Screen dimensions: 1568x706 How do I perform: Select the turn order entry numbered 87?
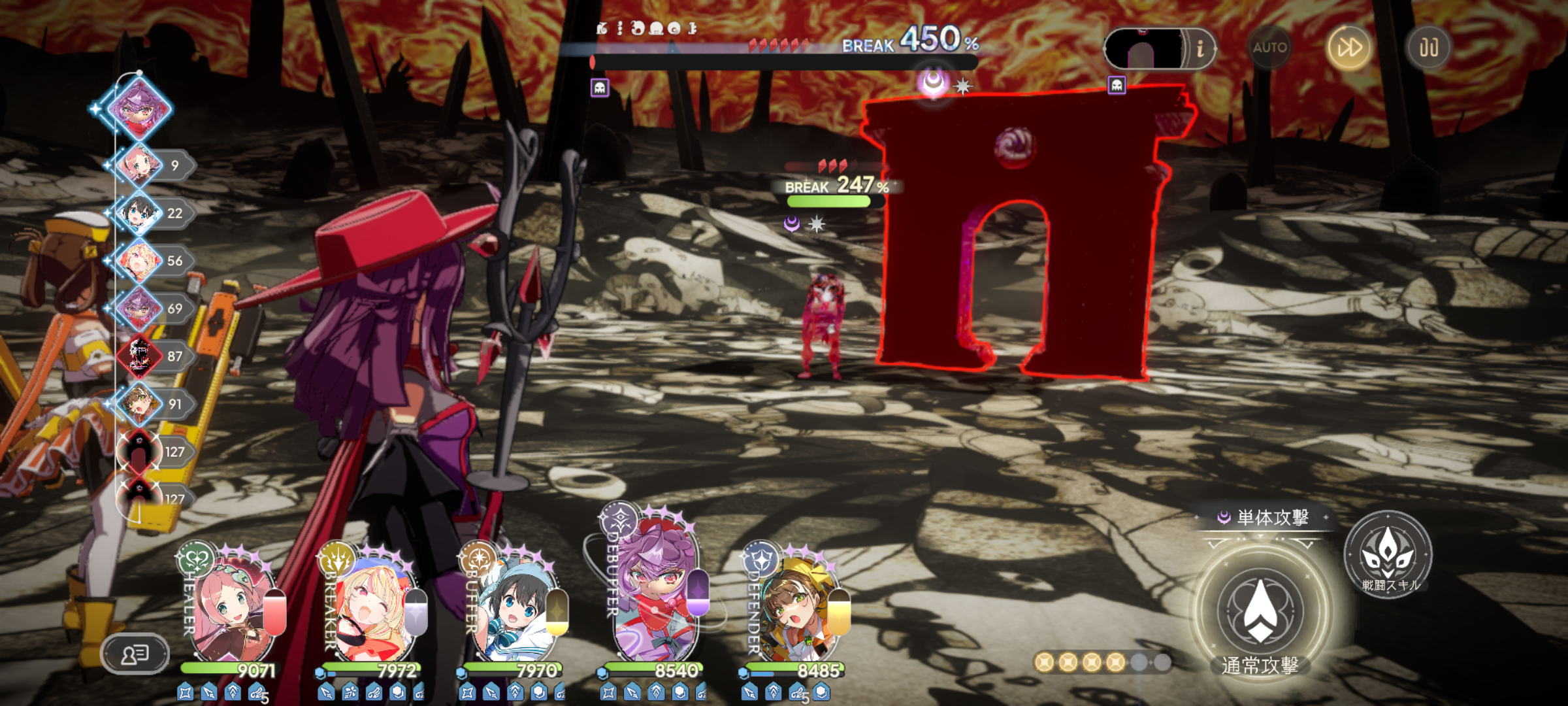(x=140, y=356)
